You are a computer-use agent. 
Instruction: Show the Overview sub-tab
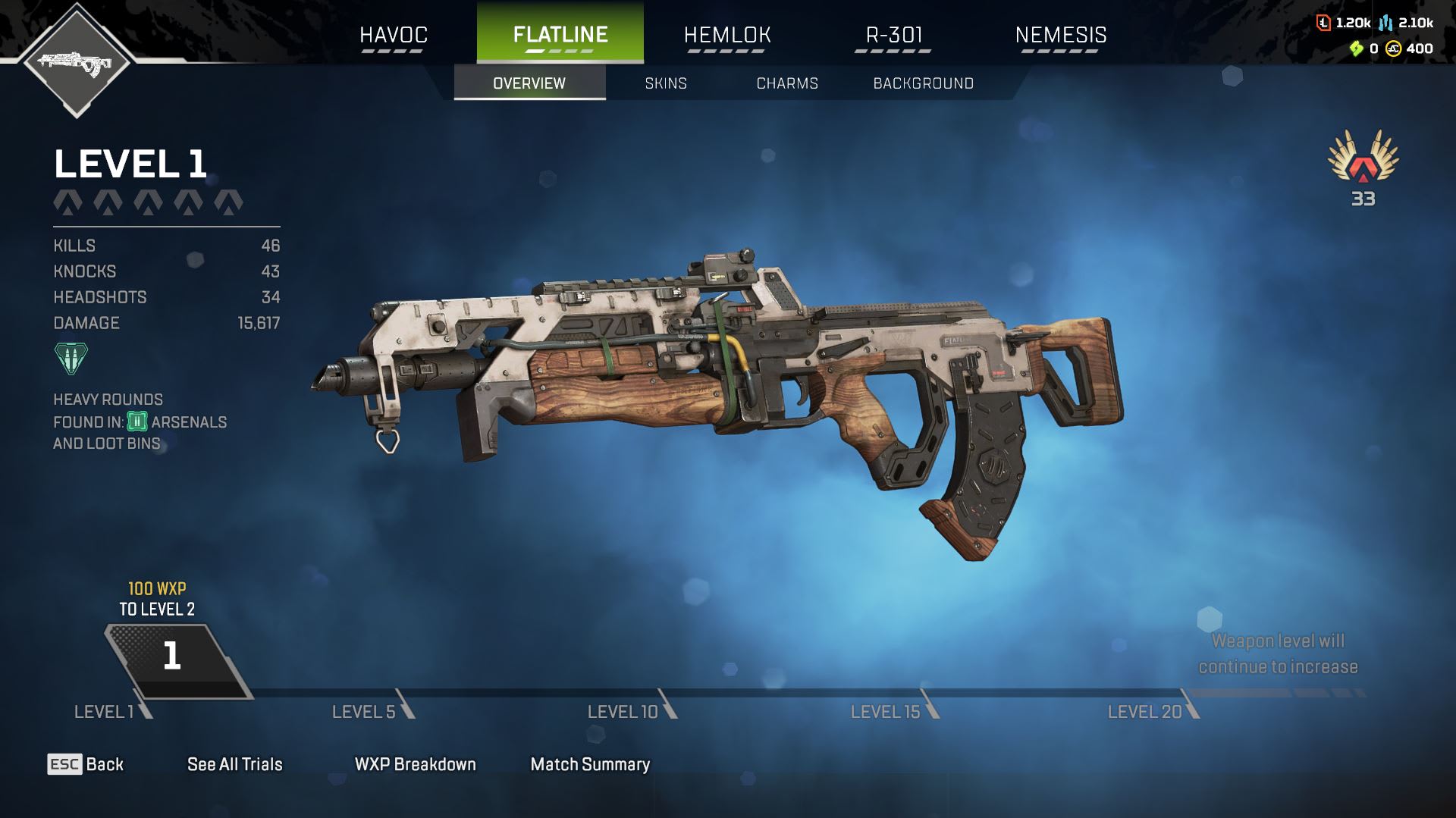click(x=529, y=83)
